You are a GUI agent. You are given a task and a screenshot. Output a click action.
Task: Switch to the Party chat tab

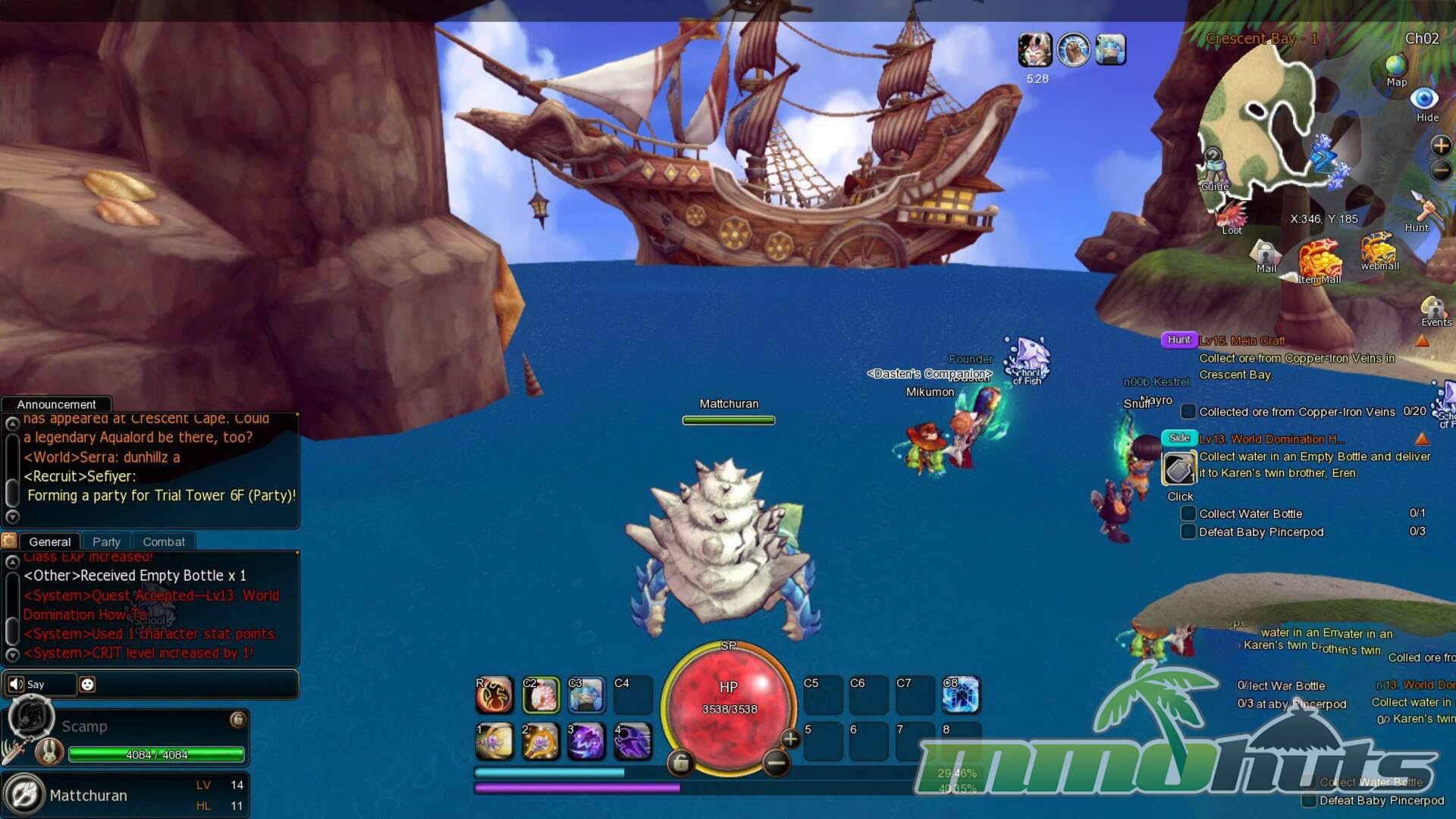click(106, 541)
